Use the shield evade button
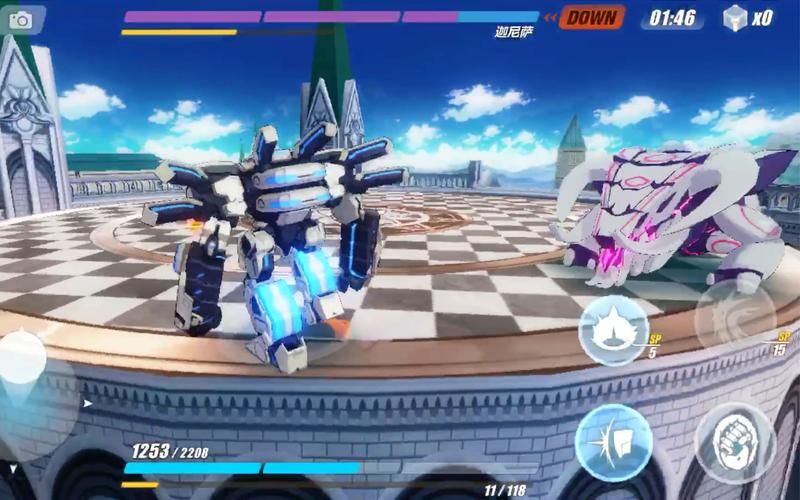Screen dimensions: 800x500 click(613, 442)
